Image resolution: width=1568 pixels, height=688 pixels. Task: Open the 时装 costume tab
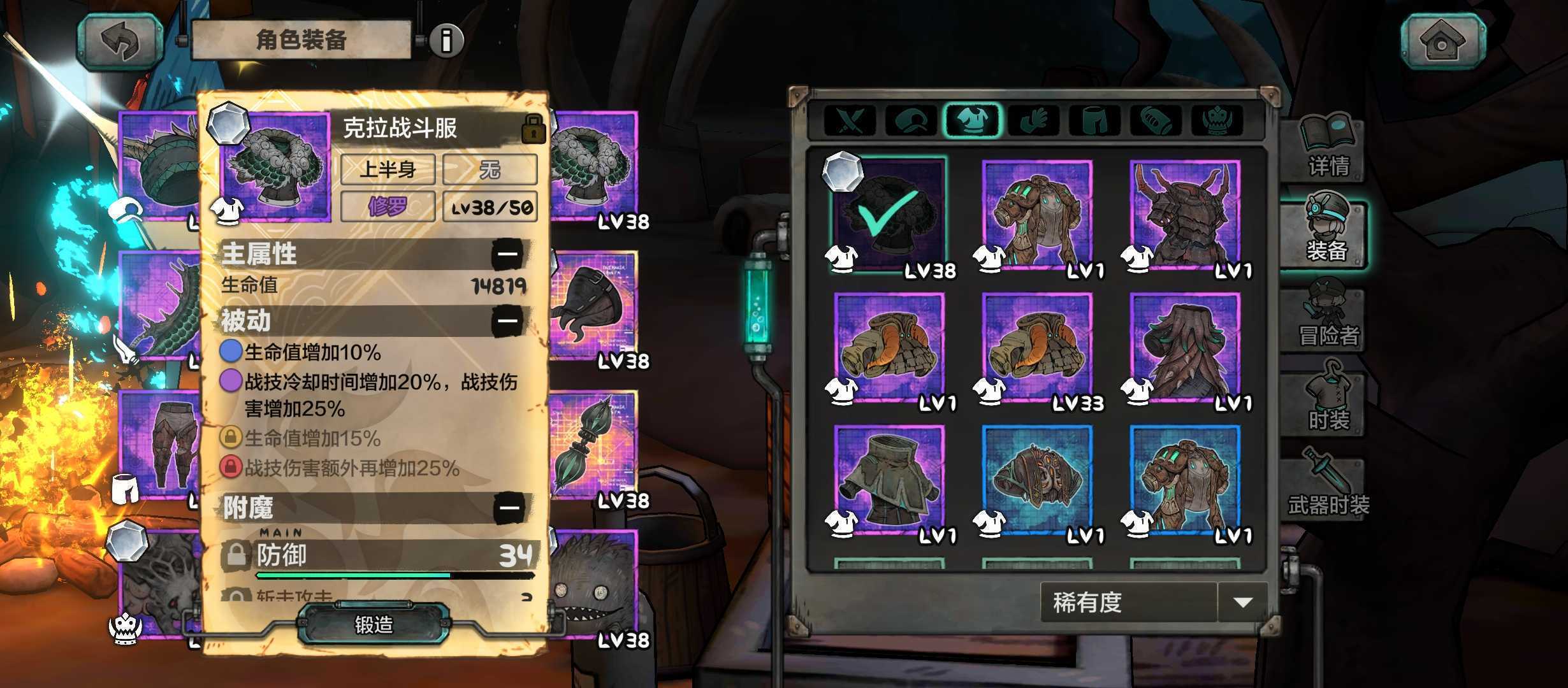1328,403
